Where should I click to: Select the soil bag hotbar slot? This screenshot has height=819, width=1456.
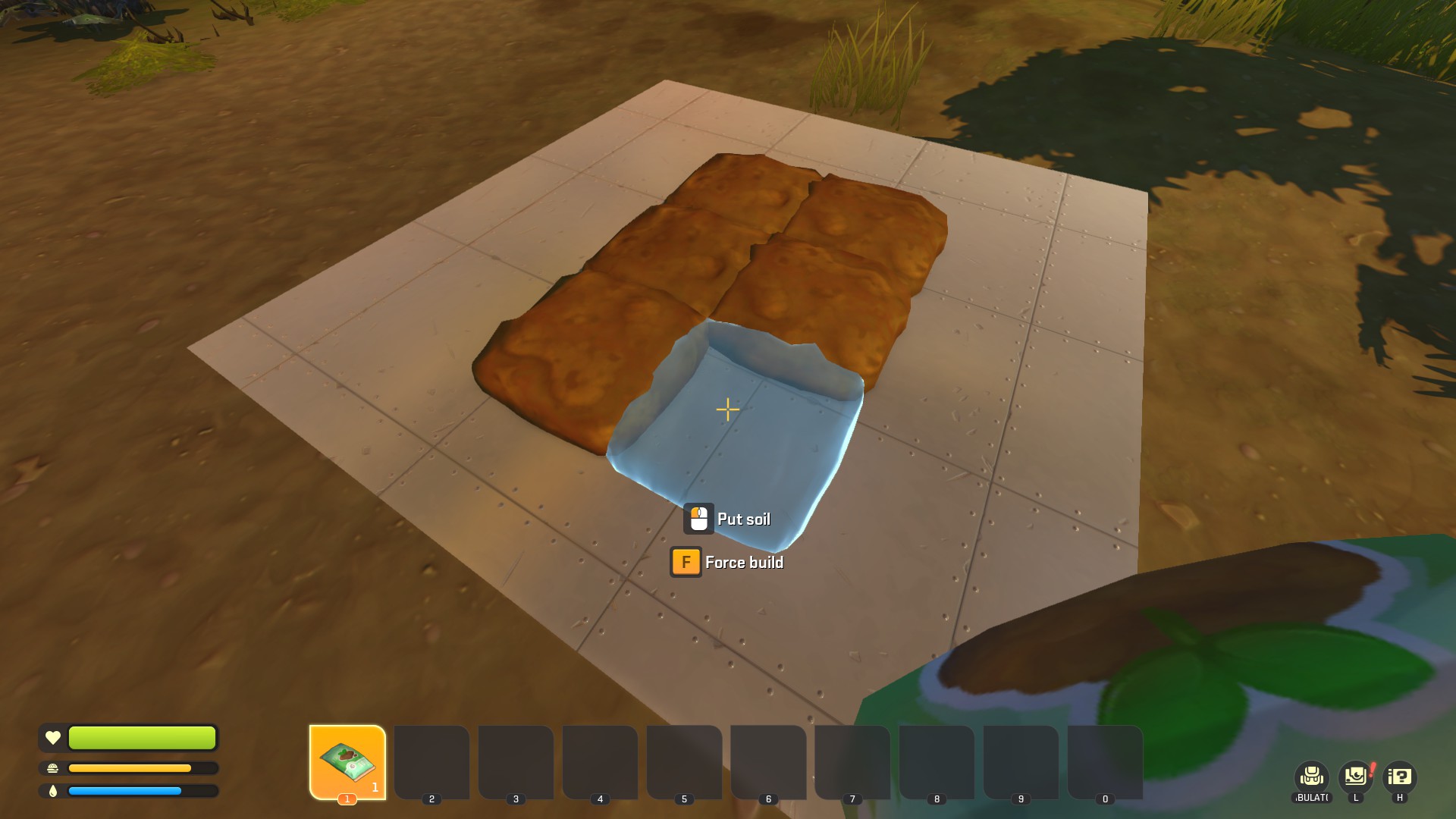pos(347,761)
